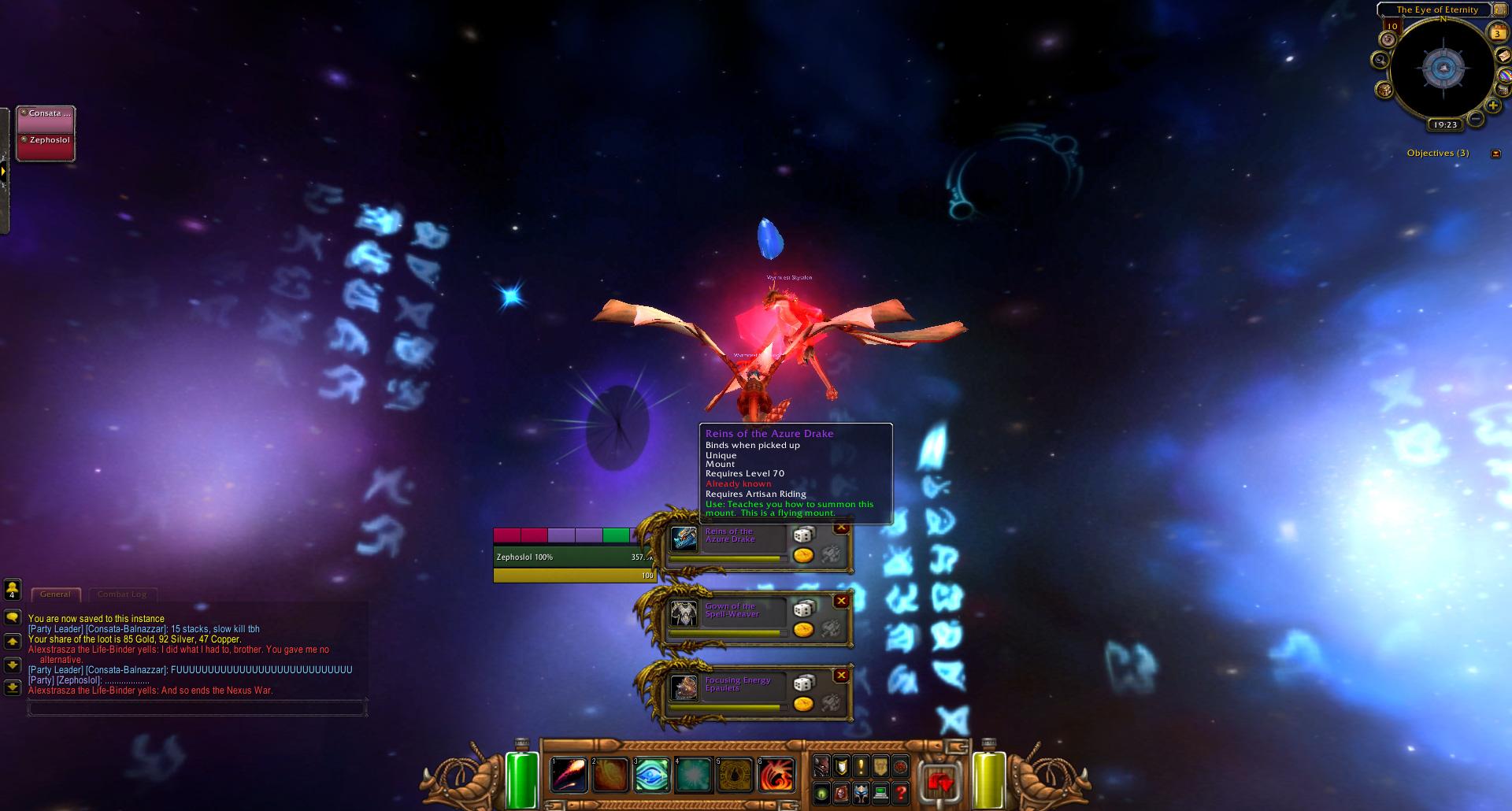Roll Need on Gown of the Spell-Weaver
The width and height of the screenshot is (1512, 811).
(x=803, y=609)
